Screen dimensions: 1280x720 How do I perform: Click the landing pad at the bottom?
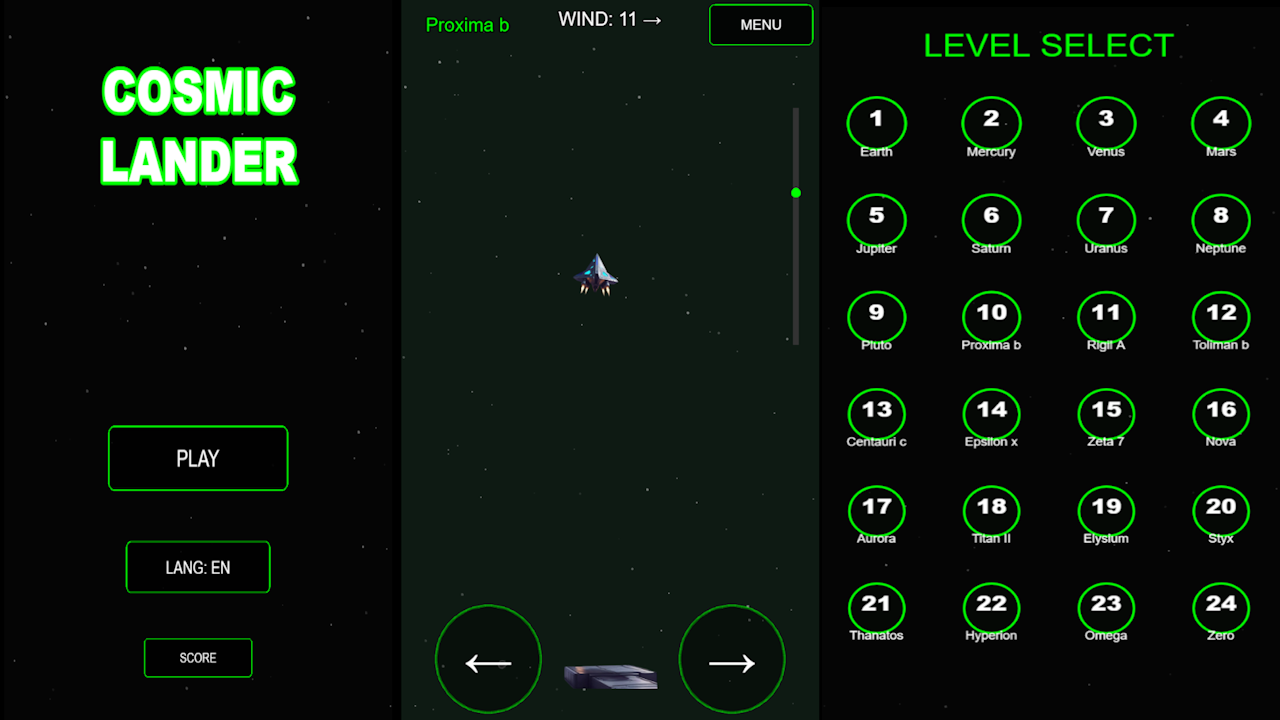[x=610, y=676]
